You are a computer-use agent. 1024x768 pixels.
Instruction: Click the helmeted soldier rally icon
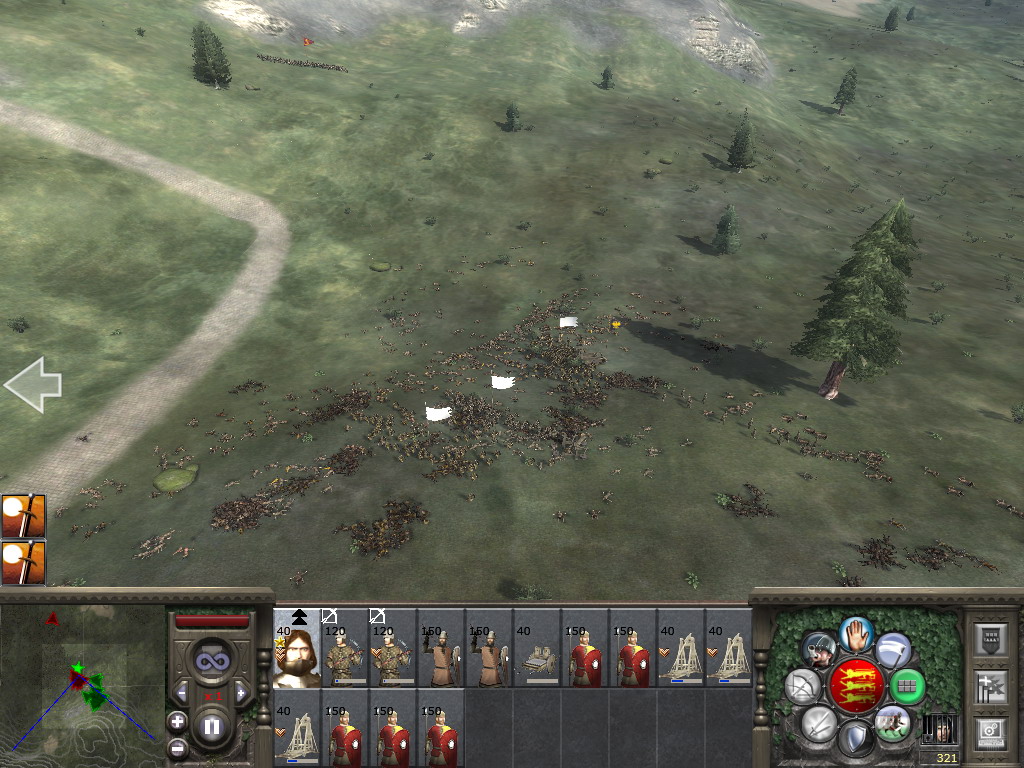click(819, 650)
